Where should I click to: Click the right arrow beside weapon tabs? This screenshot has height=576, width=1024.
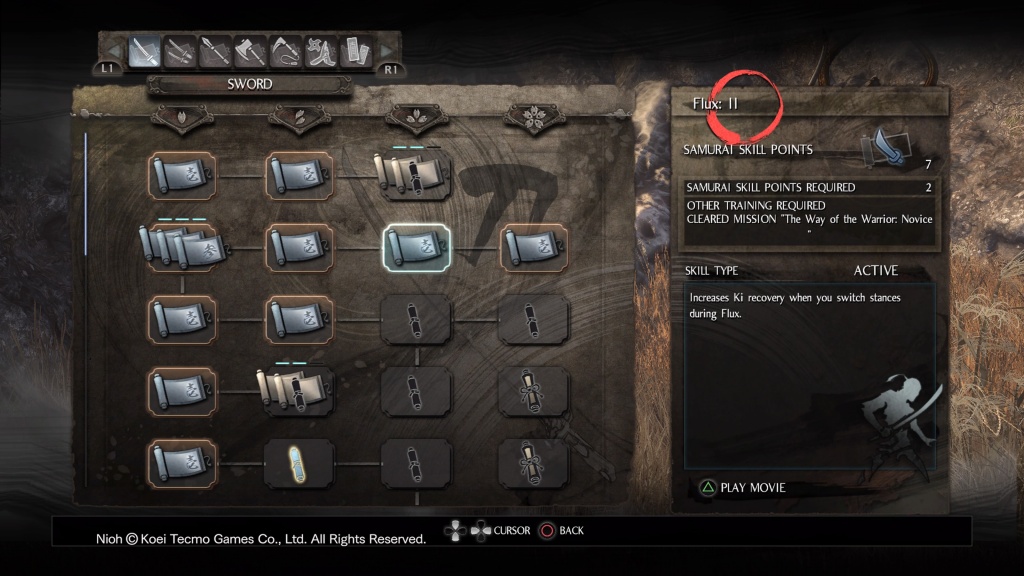tap(385, 49)
